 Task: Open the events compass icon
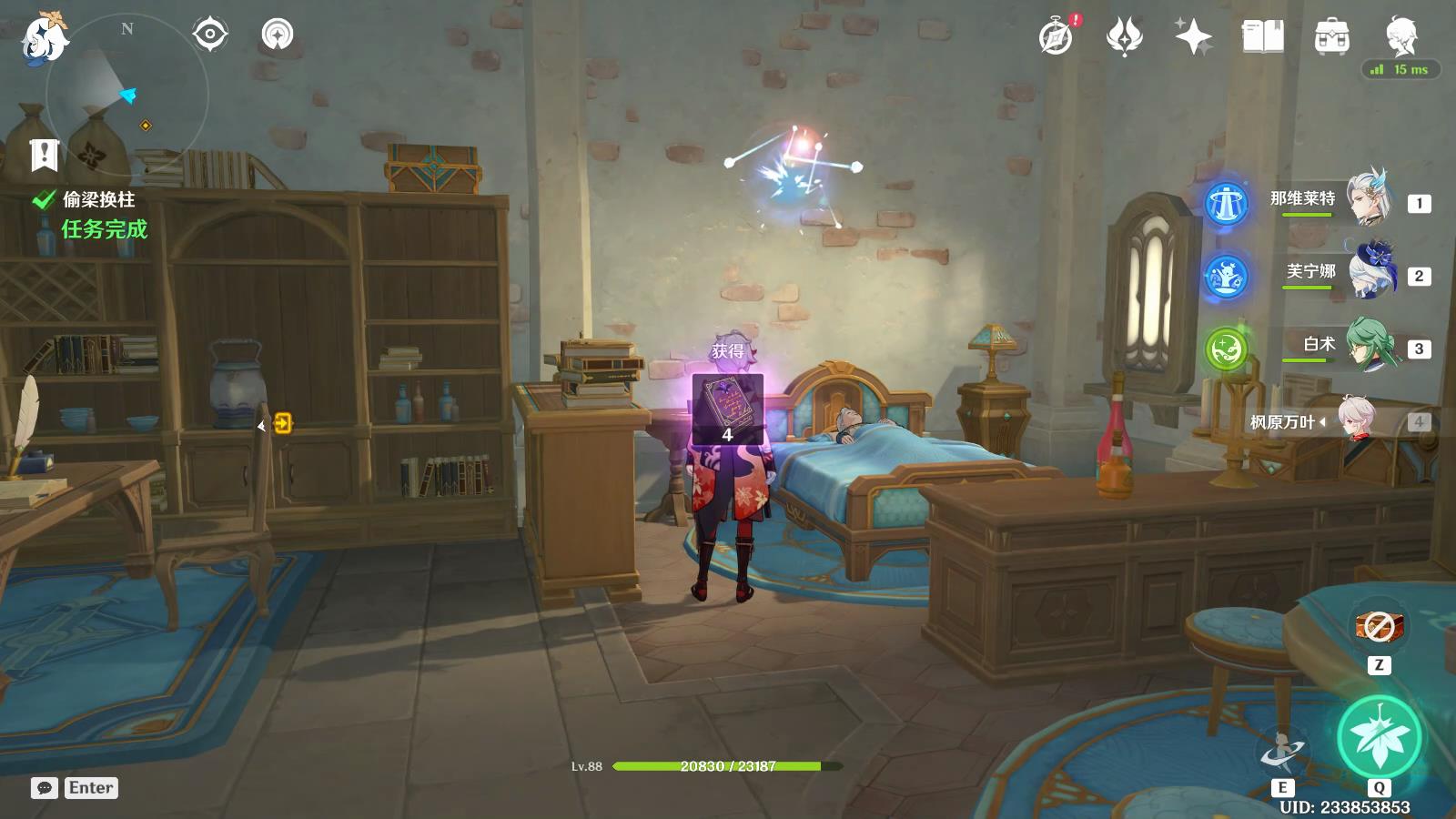pos(1057,36)
